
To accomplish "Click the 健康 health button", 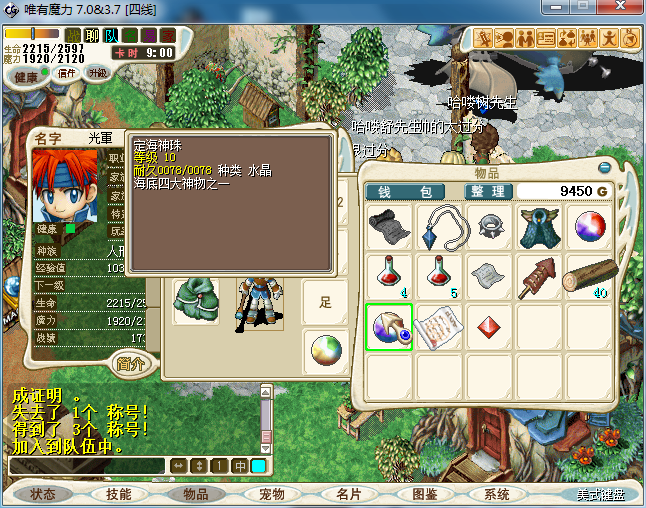I will (x=26, y=77).
